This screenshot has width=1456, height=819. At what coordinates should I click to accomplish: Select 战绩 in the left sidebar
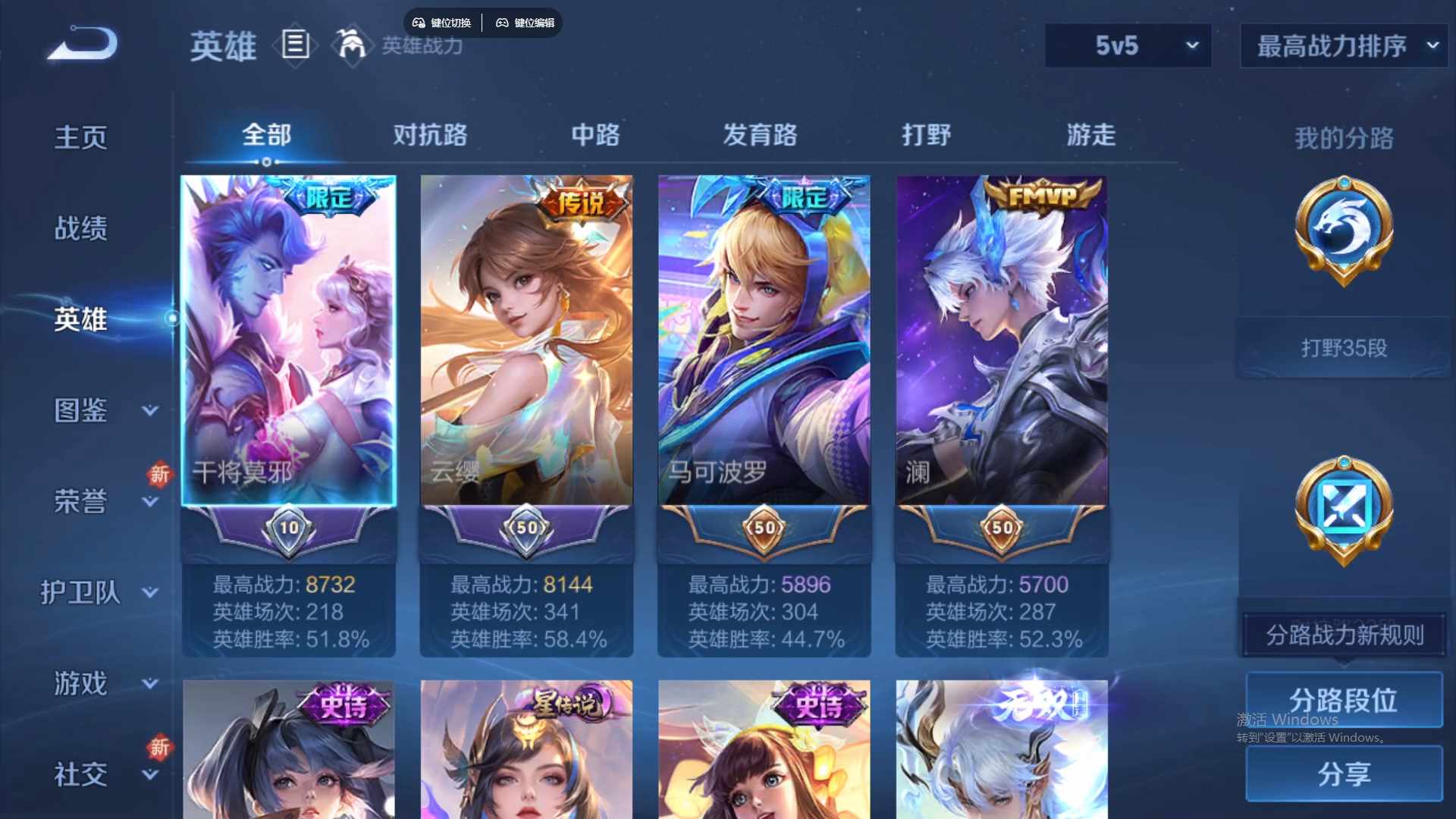click(81, 227)
